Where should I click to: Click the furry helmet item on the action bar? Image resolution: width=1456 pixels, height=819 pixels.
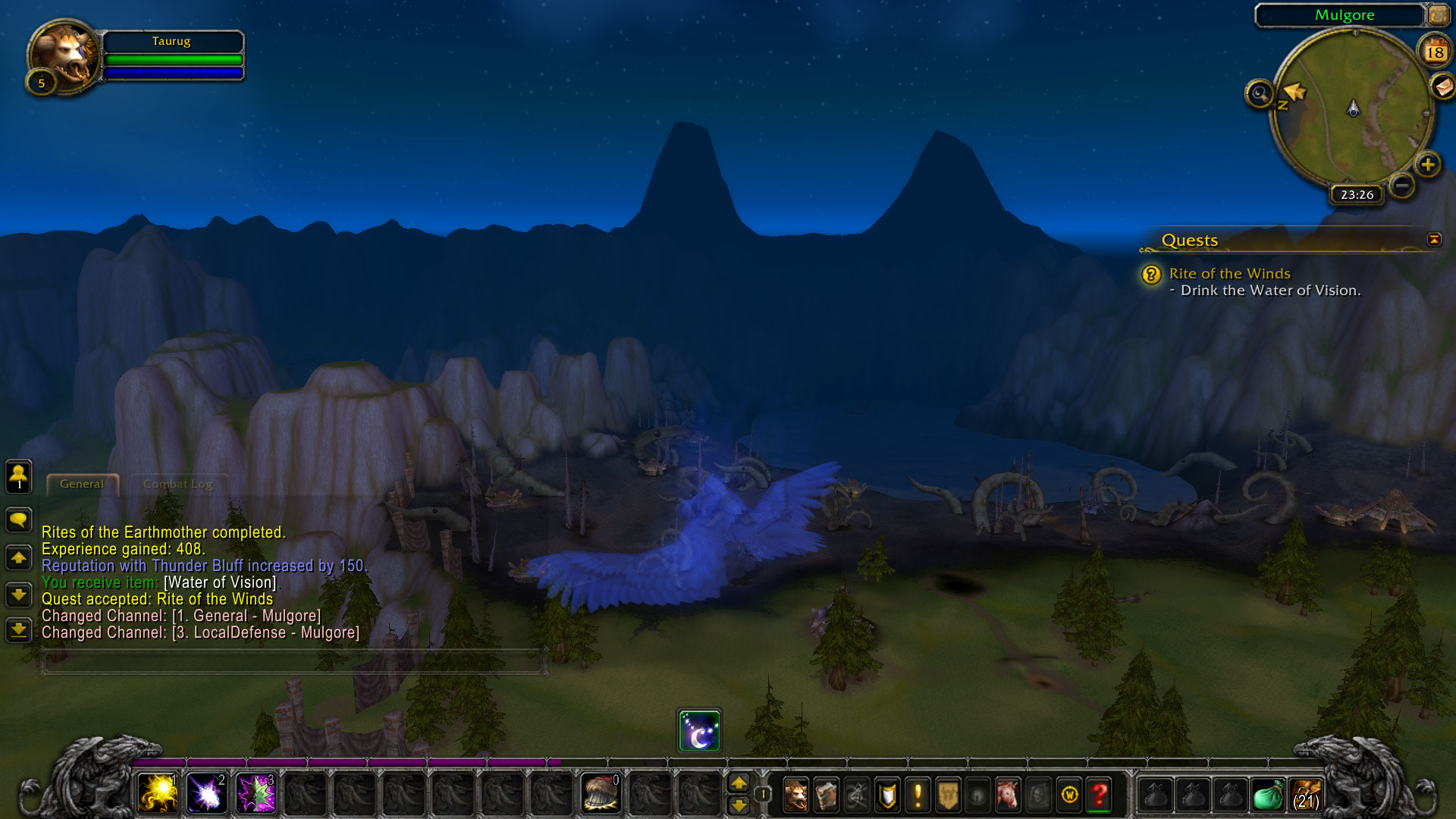(601, 794)
